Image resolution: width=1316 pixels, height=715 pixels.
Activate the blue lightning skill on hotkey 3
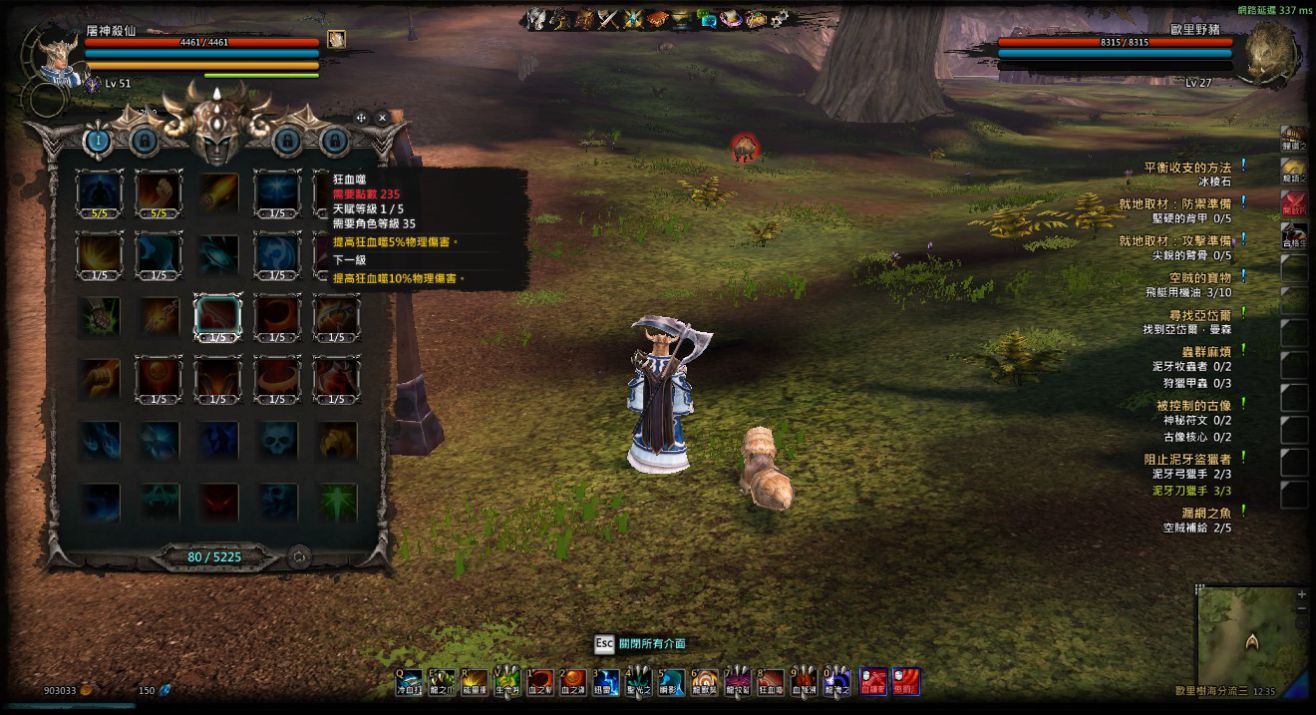tap(607, 682)
